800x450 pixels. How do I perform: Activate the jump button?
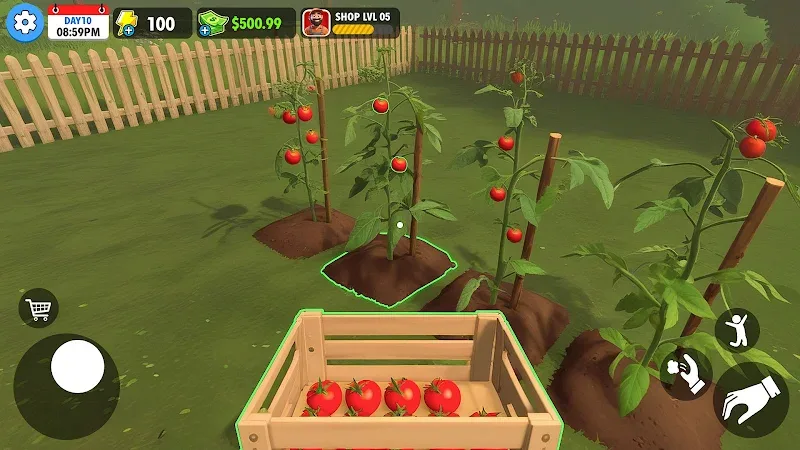coord(737,330)
